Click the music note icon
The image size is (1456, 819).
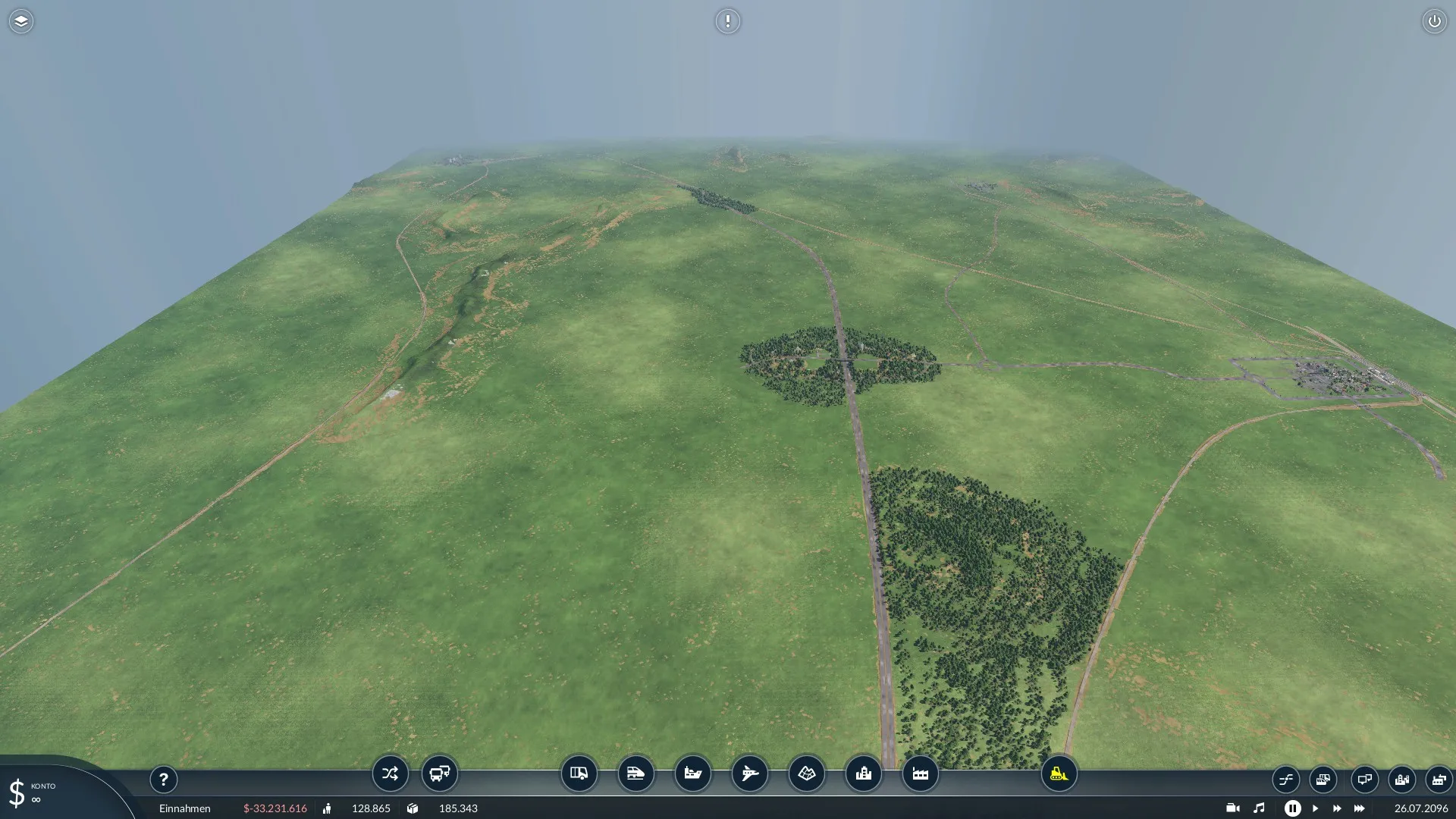point(1259,808)
